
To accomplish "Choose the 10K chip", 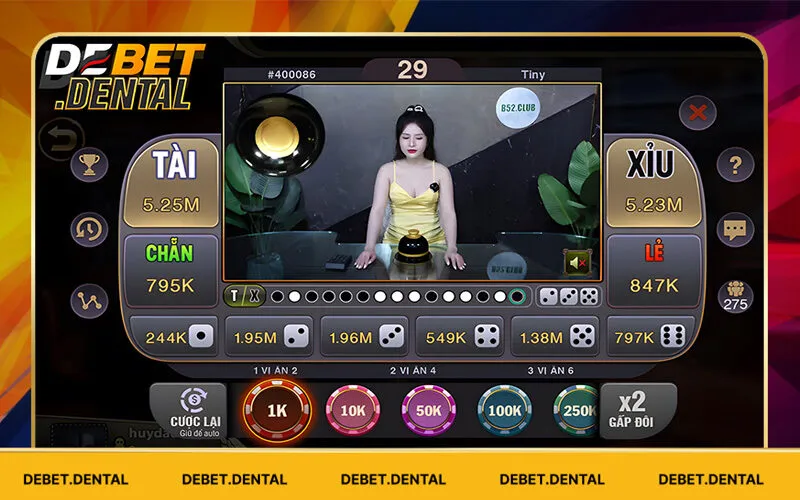I will pos(352,411).
